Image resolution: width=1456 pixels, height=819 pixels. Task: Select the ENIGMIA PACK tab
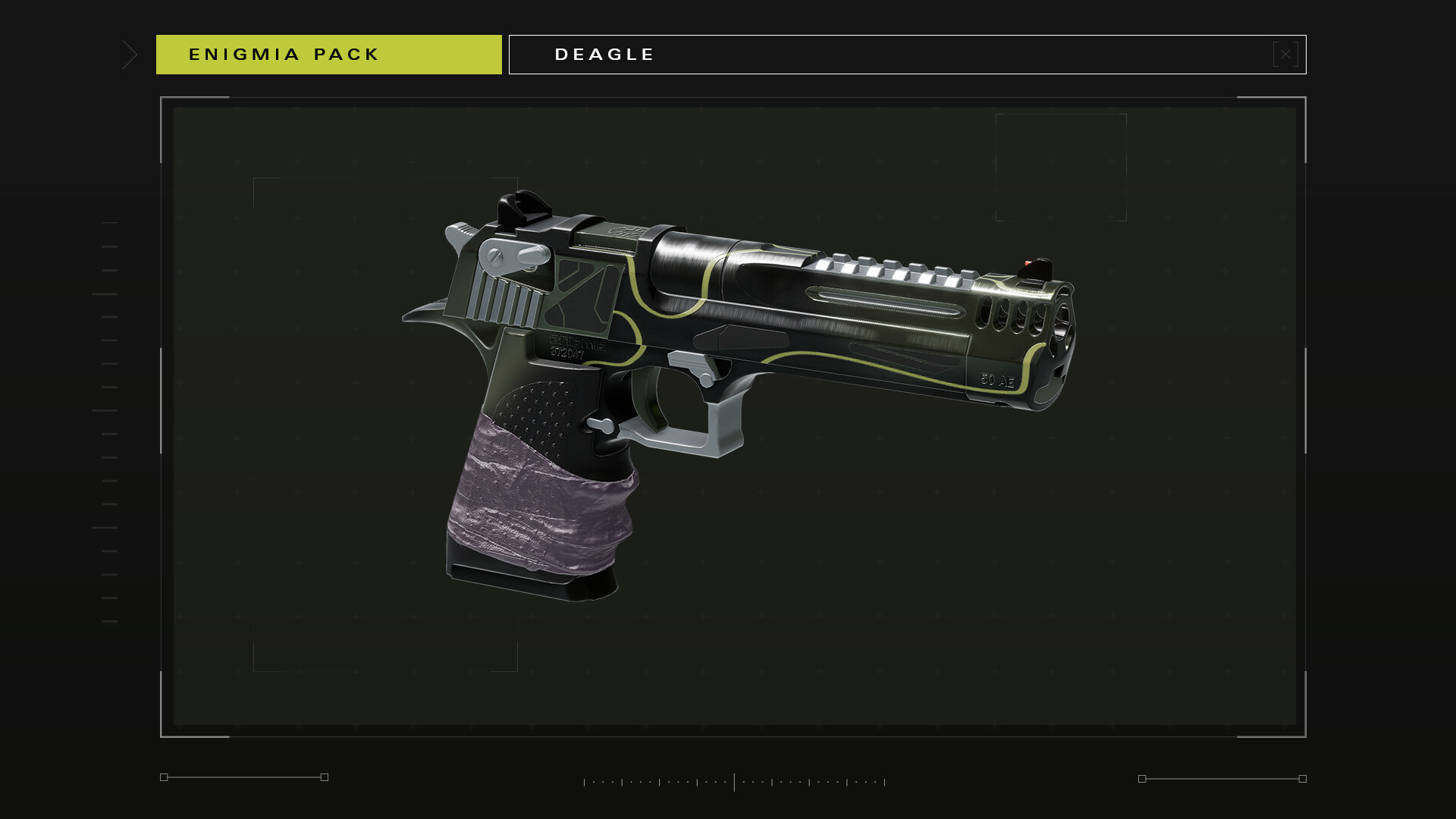click(328, 55)
